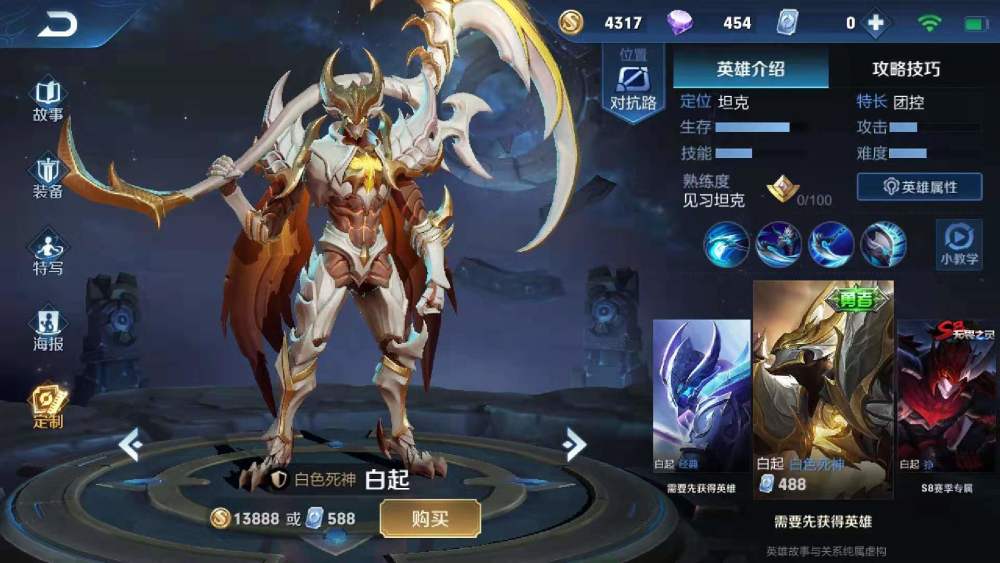
Task: View the last skill icon in the row
Action: [x=883, y=244]
